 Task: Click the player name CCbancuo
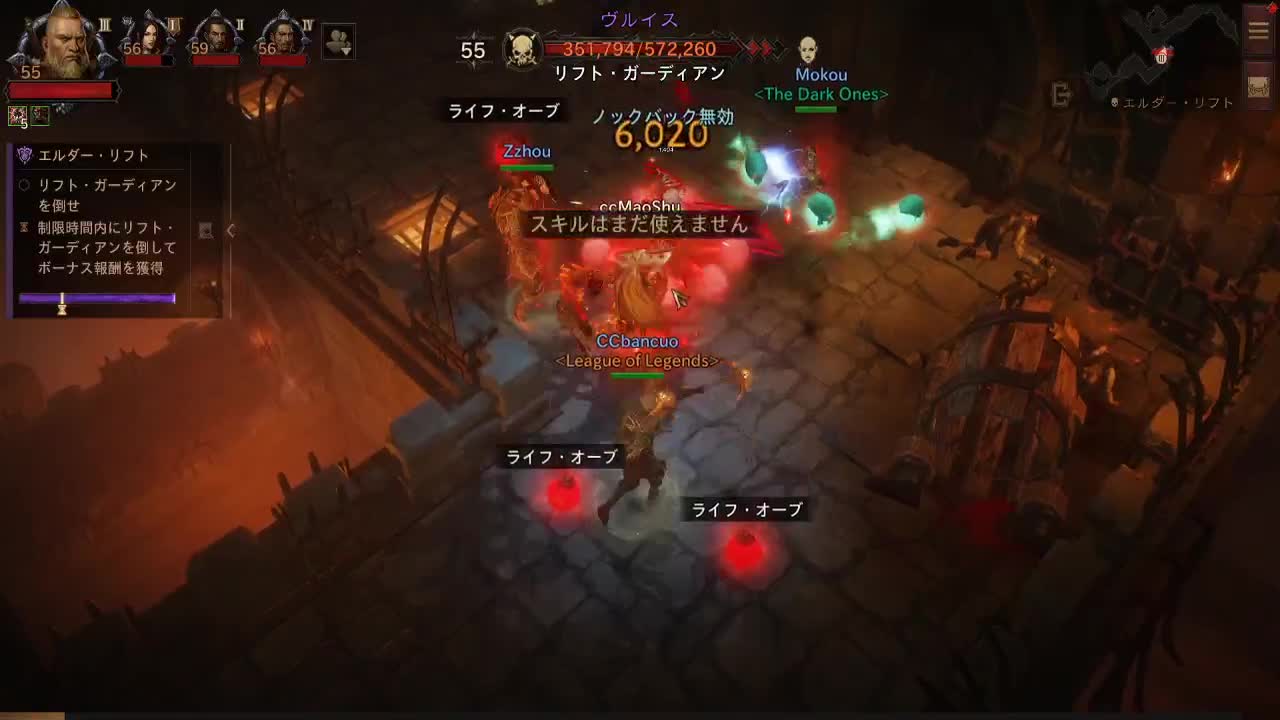tap(637, 341)
